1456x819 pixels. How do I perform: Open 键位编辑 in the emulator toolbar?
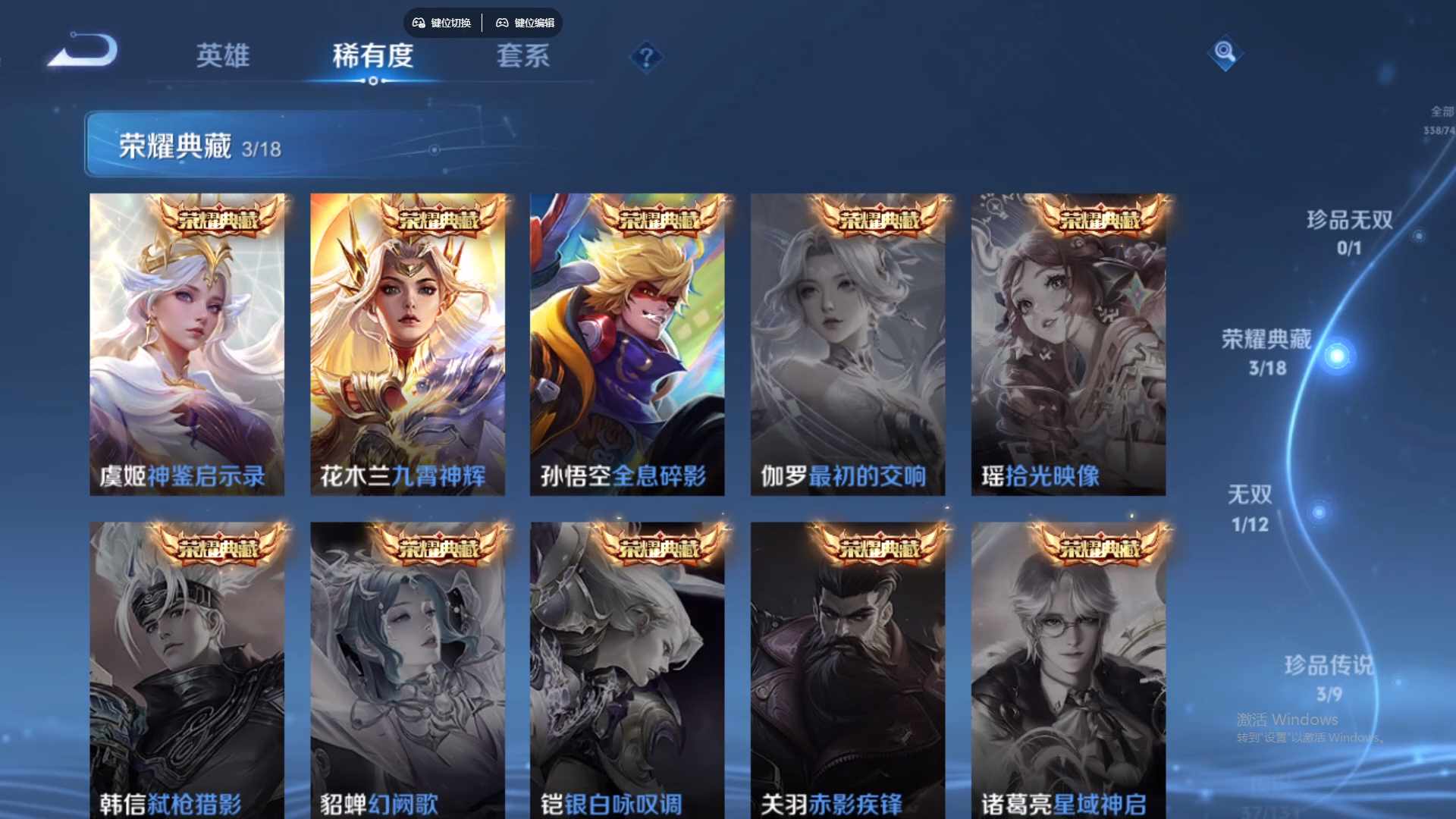(x=526, y=23)
